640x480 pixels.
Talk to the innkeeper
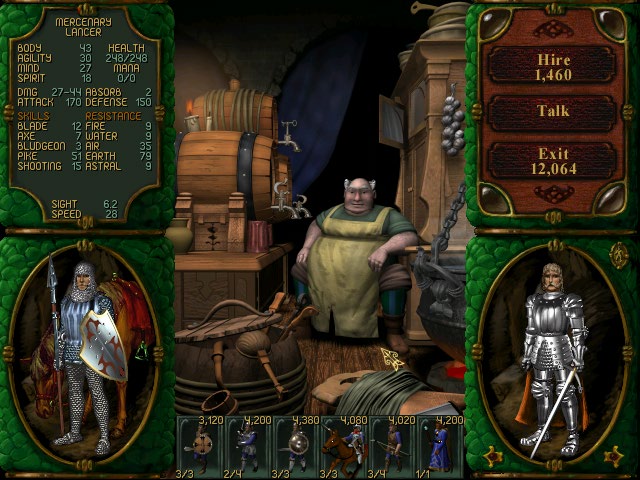point(551,112)
